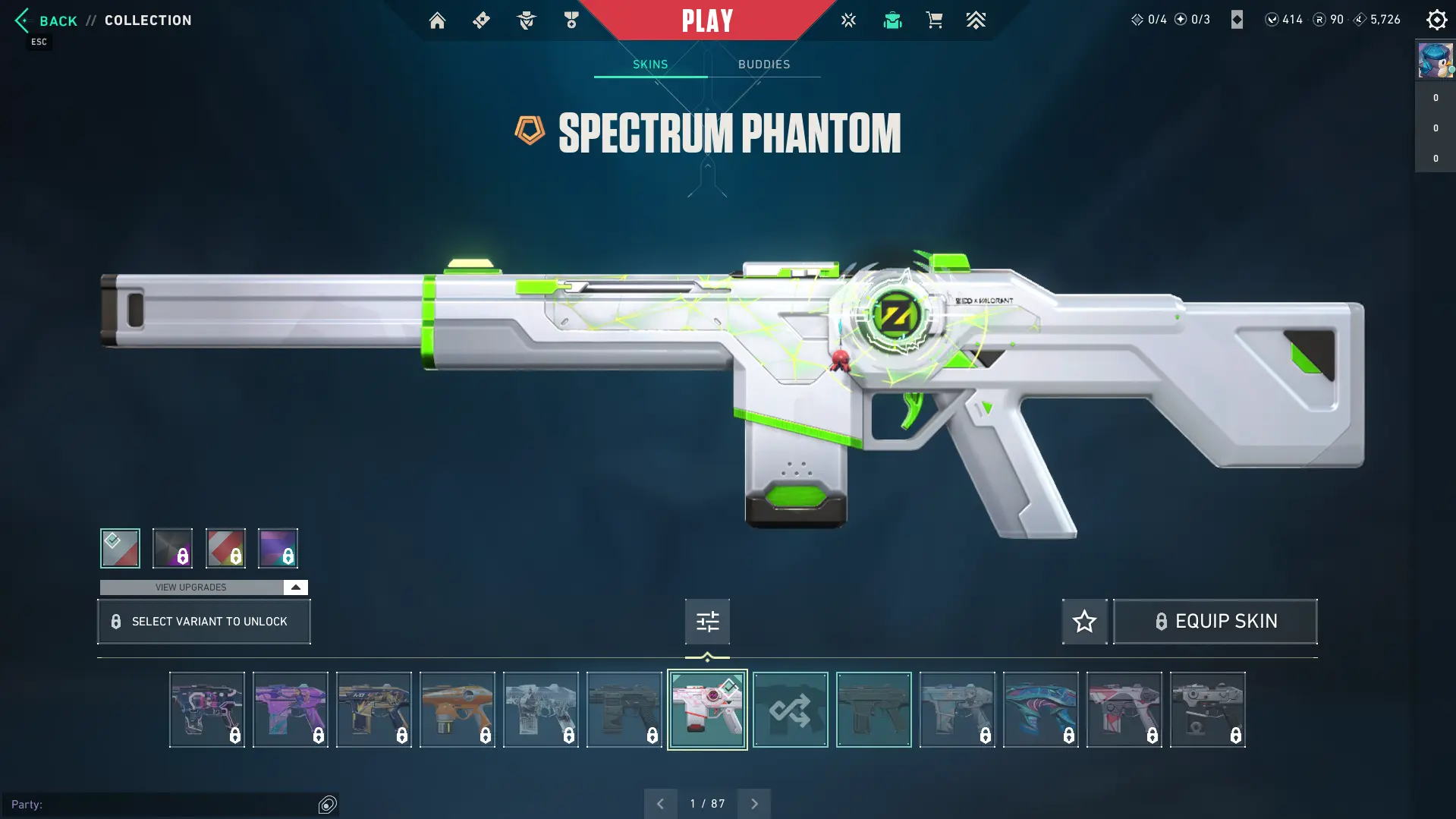This screenshot has width=1456, height=819.
Task: Collapse the View Upgrades panel
Action: [x=295, y=587]
